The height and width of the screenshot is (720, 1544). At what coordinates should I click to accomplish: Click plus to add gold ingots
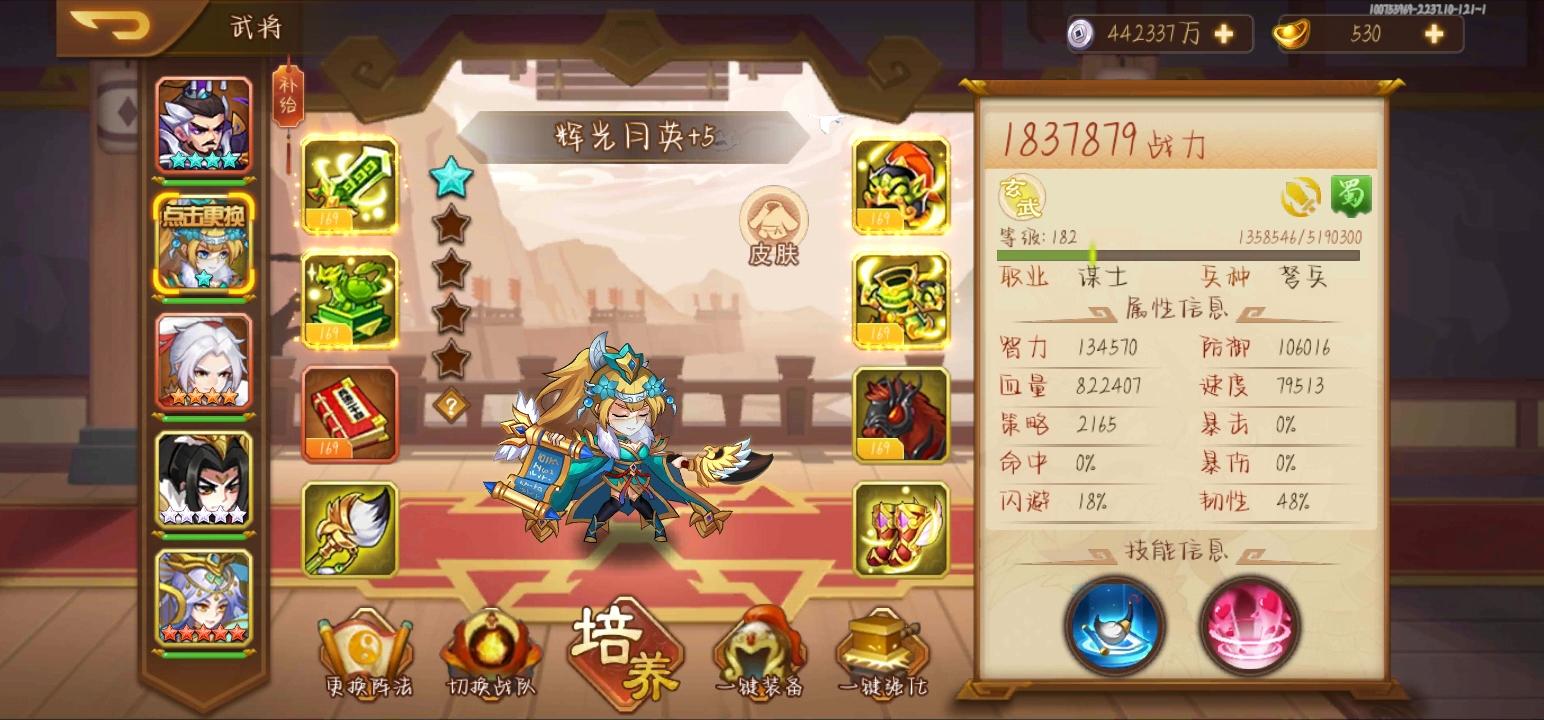click(1434, 33)
